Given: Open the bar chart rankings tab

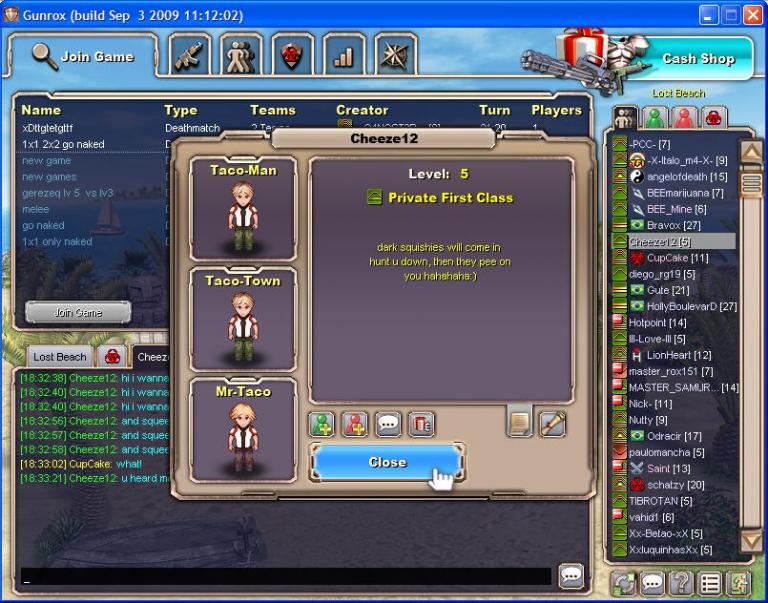Looking at the screenshot, I should click(x=343, y=56).
